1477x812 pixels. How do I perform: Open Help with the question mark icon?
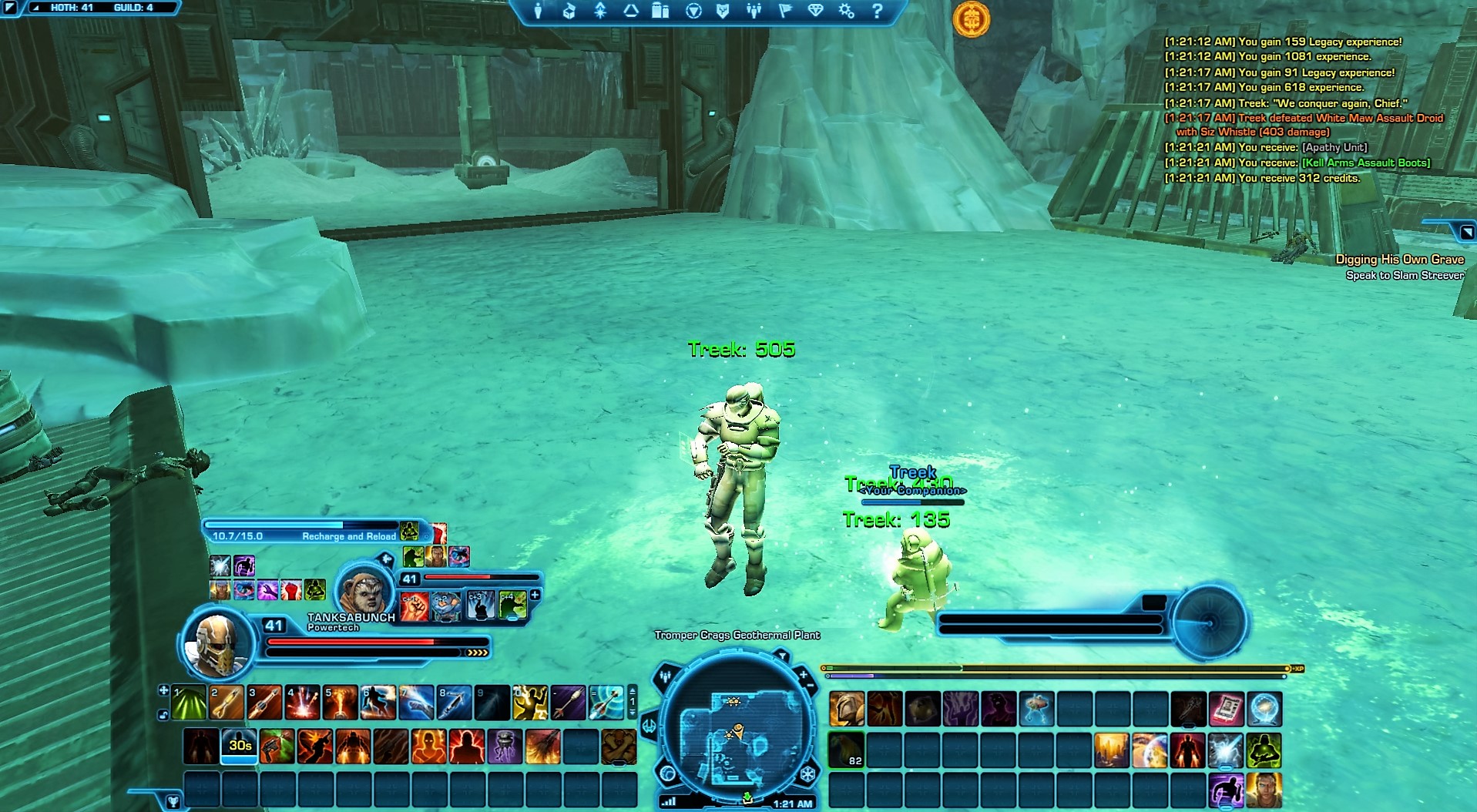878,12
